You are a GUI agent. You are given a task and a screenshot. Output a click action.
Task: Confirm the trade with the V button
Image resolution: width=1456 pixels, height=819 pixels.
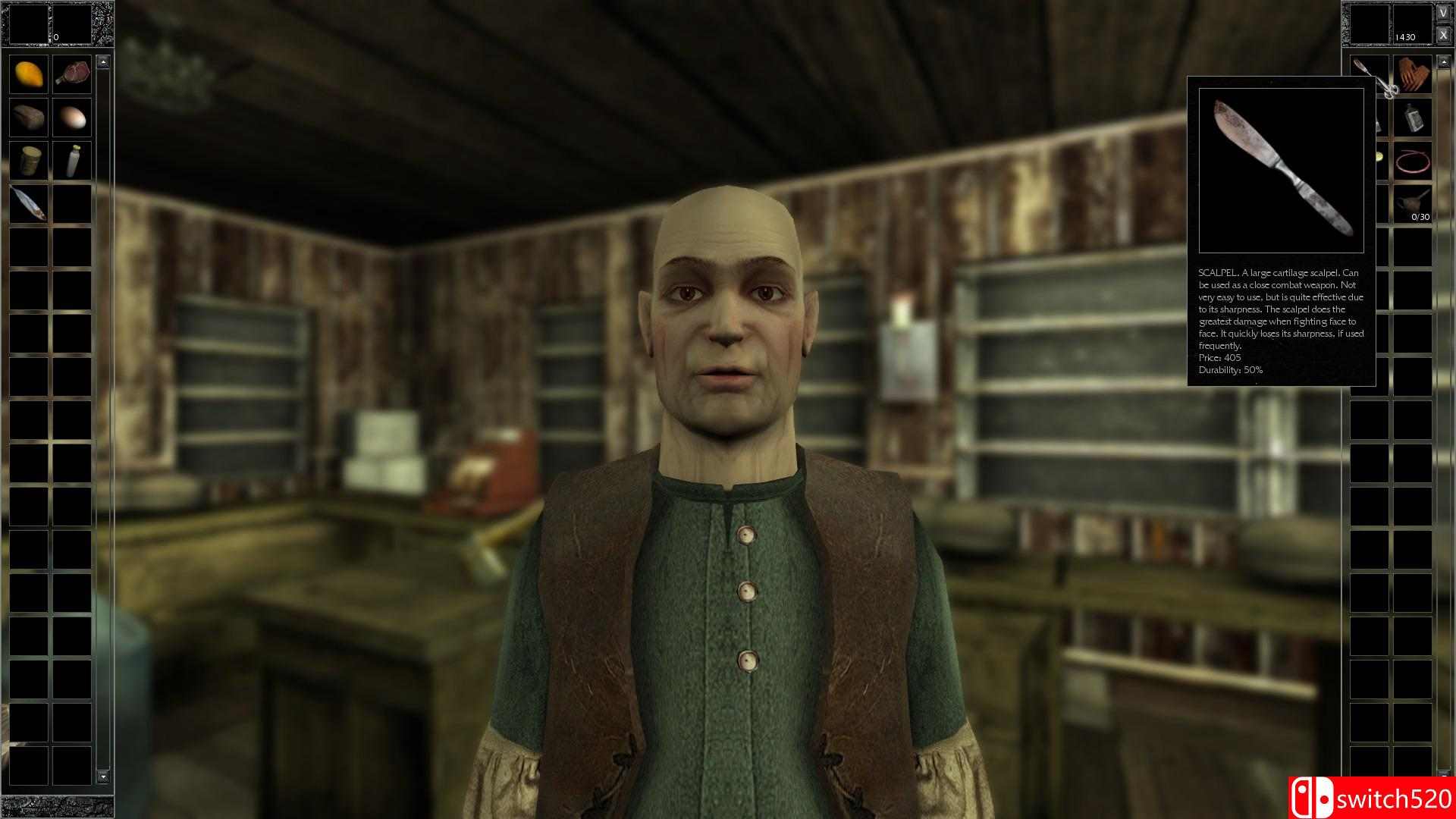pyautogui.click(x=1444, y=11)
